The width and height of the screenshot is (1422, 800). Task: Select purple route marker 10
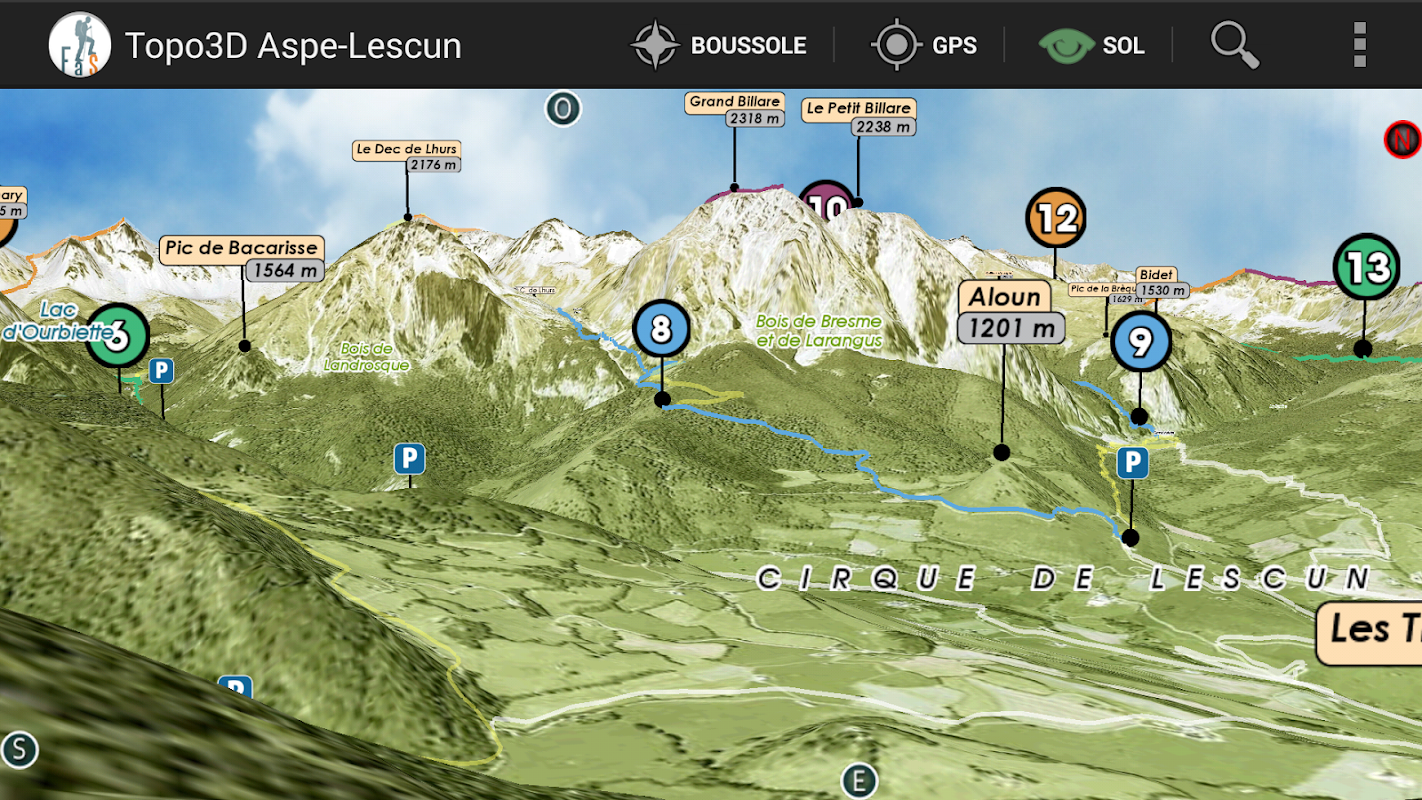pos(827,203)
